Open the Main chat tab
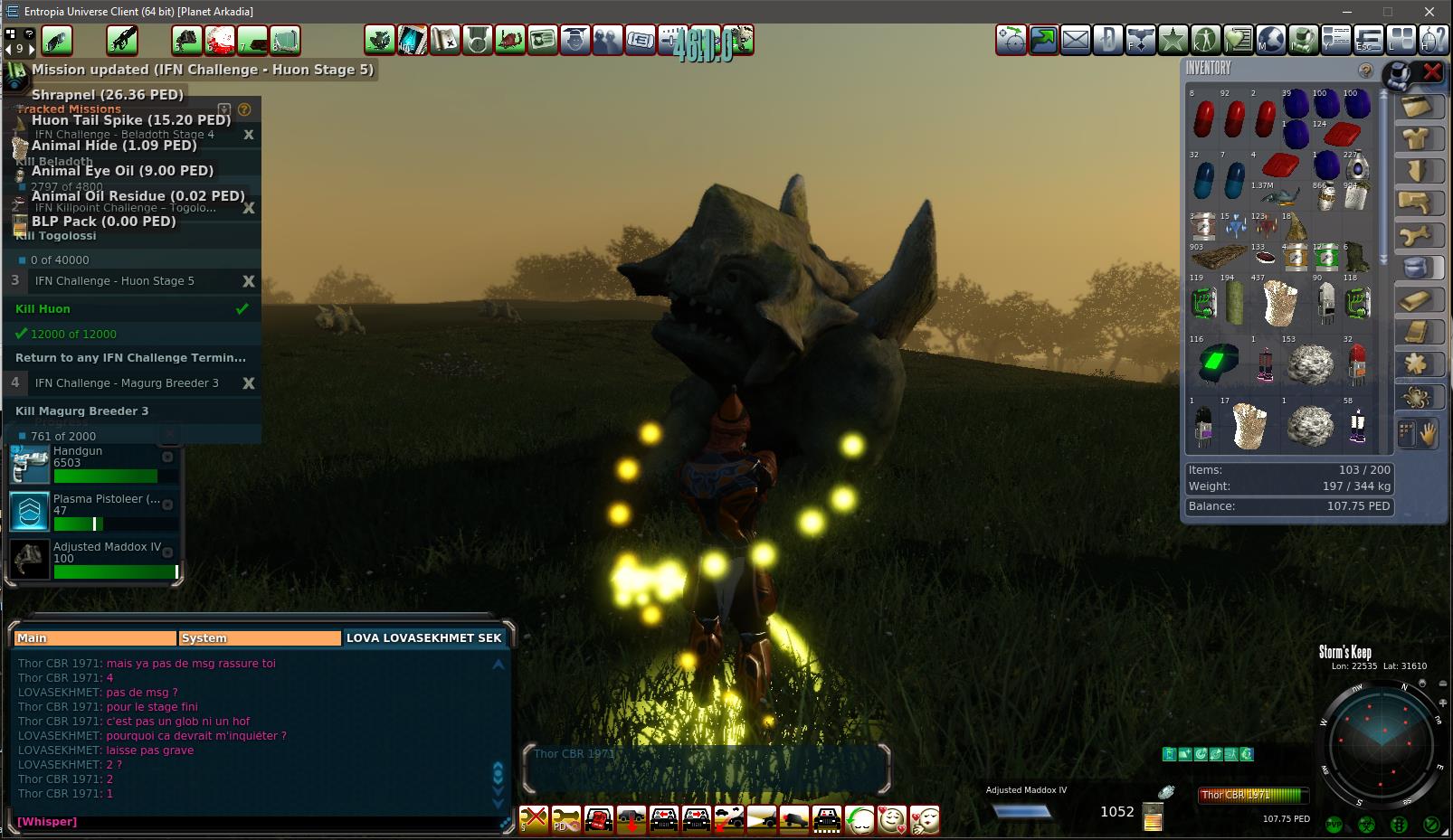Screen dimensions: 1453x840 (x=95, y=637)
